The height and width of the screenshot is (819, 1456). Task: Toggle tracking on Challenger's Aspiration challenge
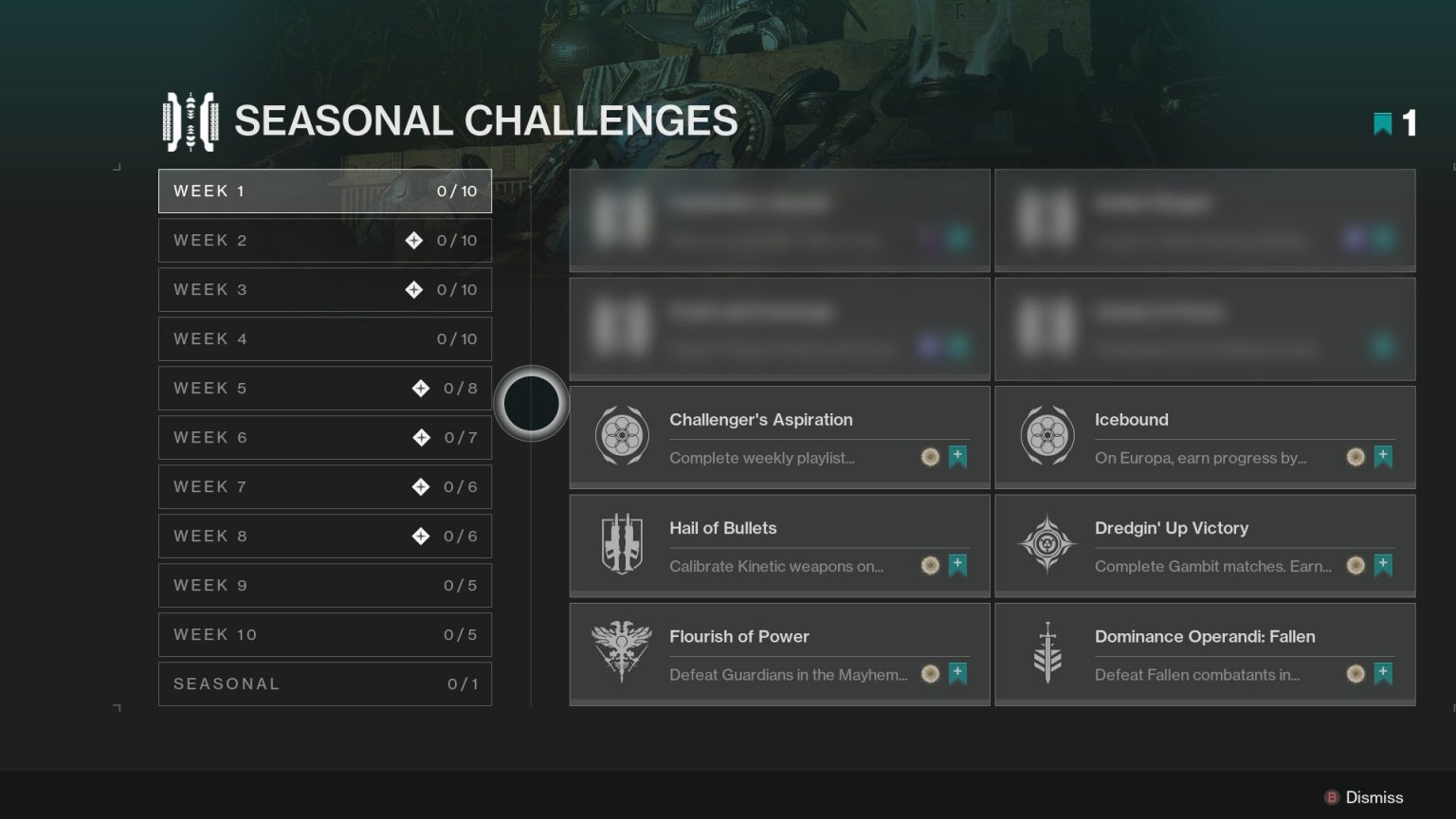coord(958,457)
